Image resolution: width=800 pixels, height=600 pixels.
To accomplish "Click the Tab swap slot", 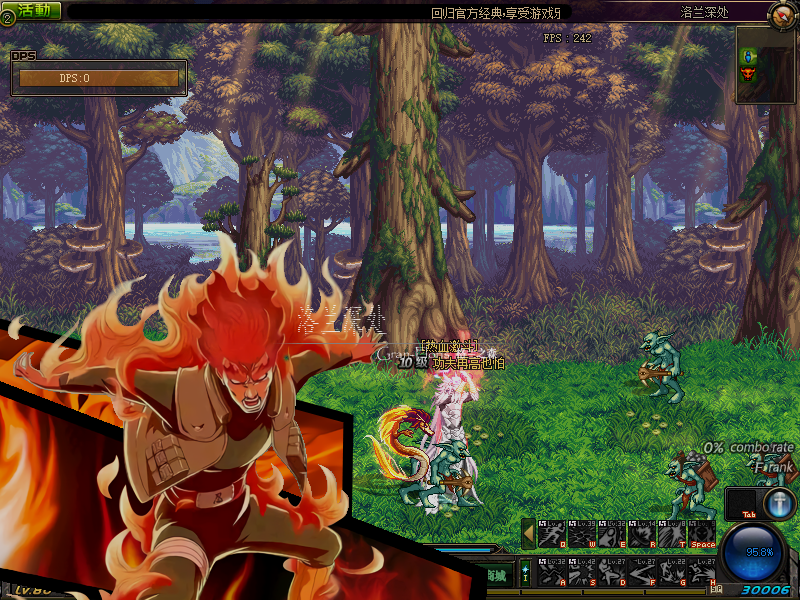I will (x=742, y=503).
